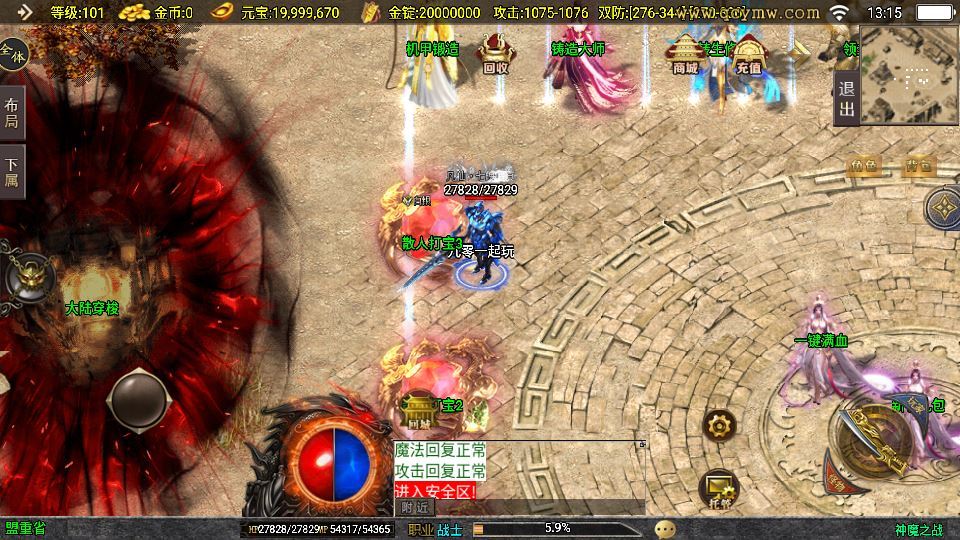The height and width of the screenshot is (540, 960).
Task: Open the 背包 bag panel
Action: 919,166
